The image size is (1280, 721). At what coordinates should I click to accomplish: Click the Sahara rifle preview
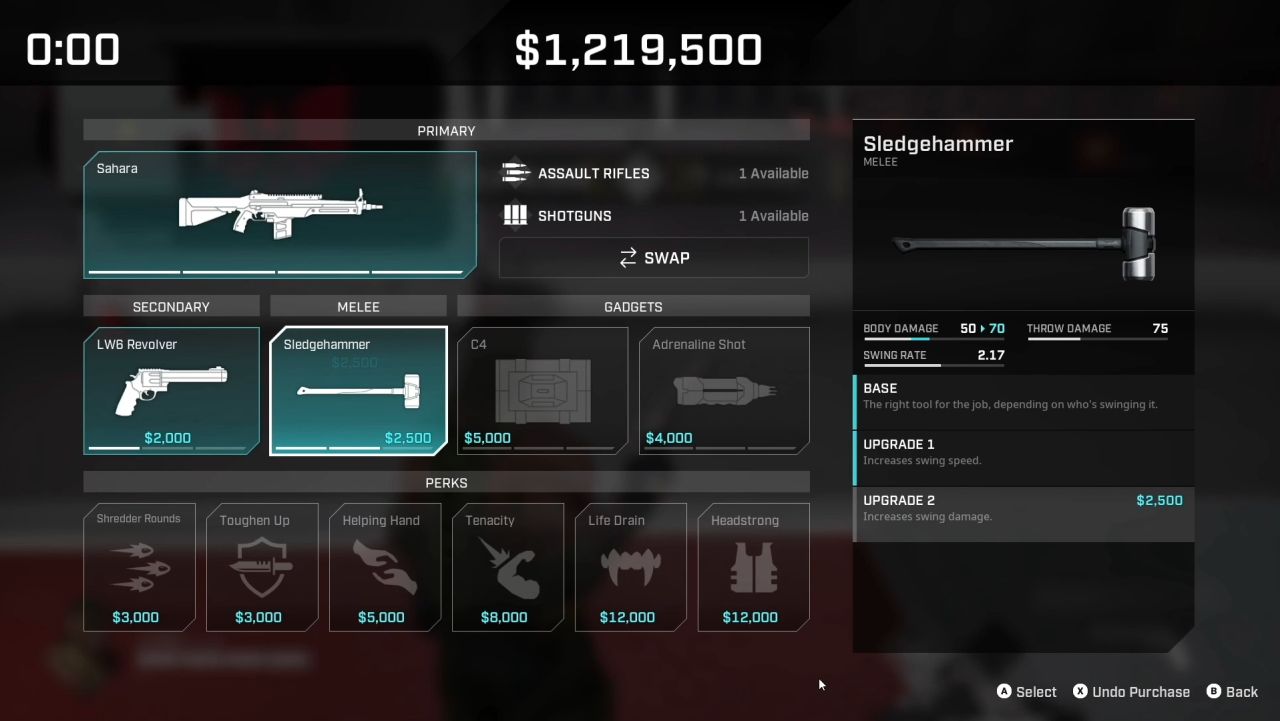click(280, 213)
